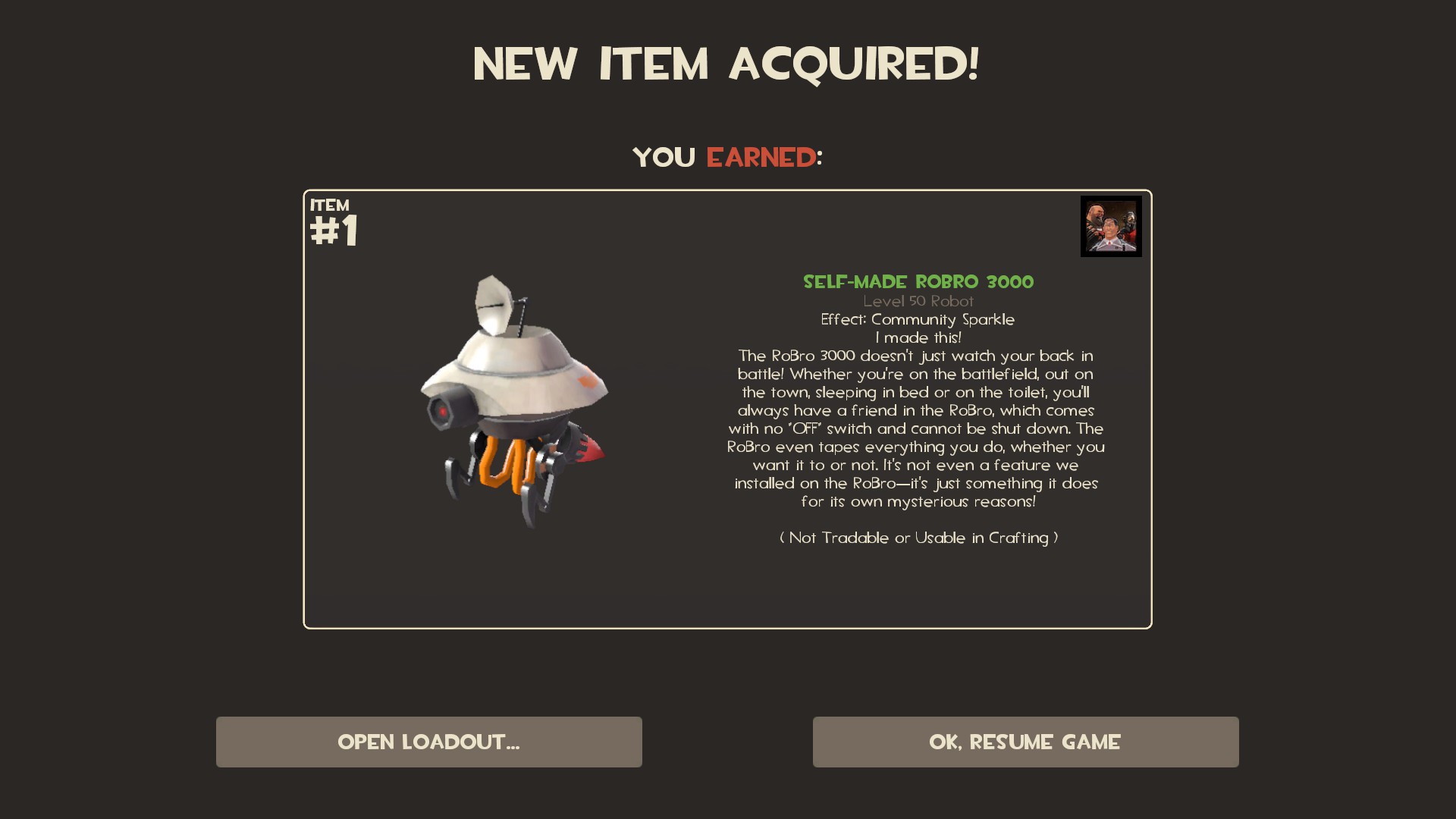1456x819 pixels.
Task: Click the Level 50 Robot subtitle
Action: [x=918, y=301]
